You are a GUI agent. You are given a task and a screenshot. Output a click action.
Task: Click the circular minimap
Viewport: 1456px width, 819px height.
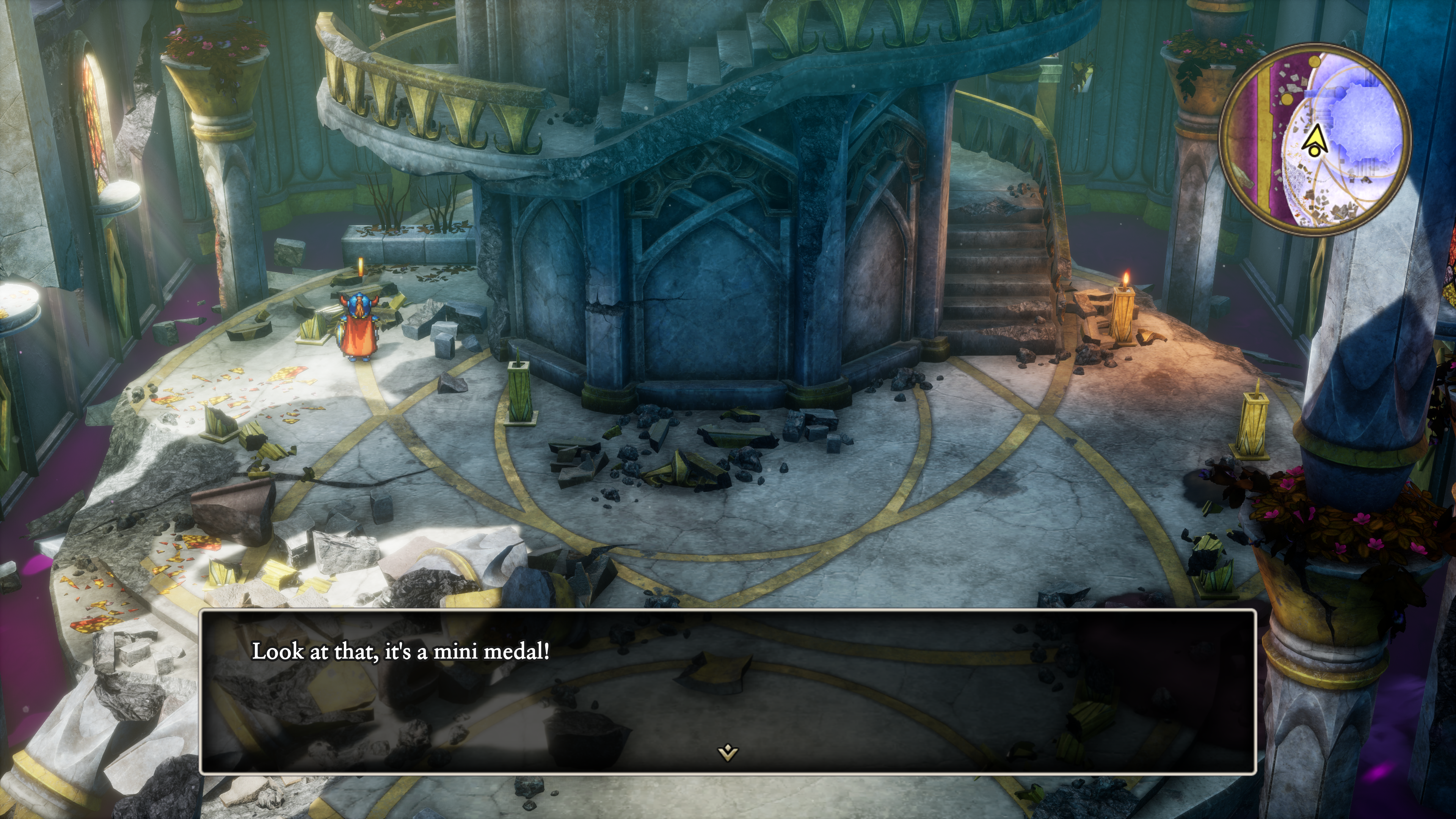click(1315, 138)
